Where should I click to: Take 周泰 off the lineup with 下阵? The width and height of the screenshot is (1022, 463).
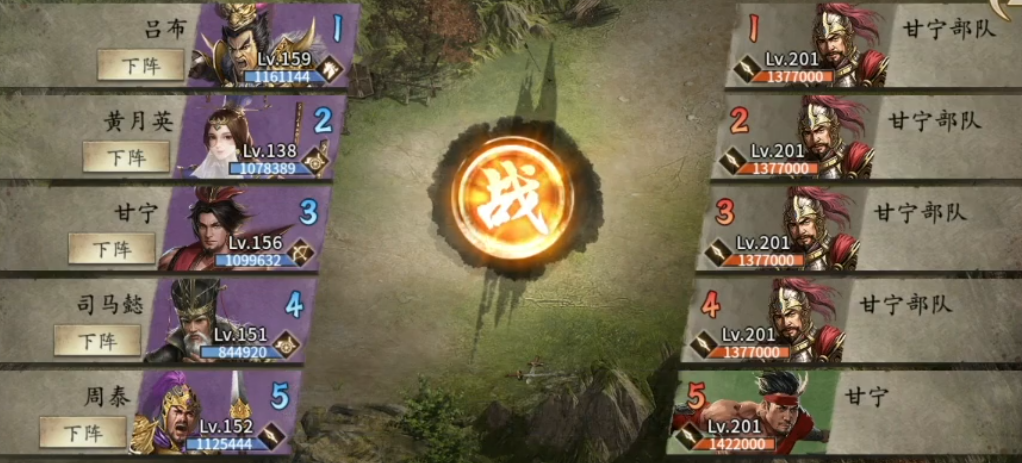[83, 432]
